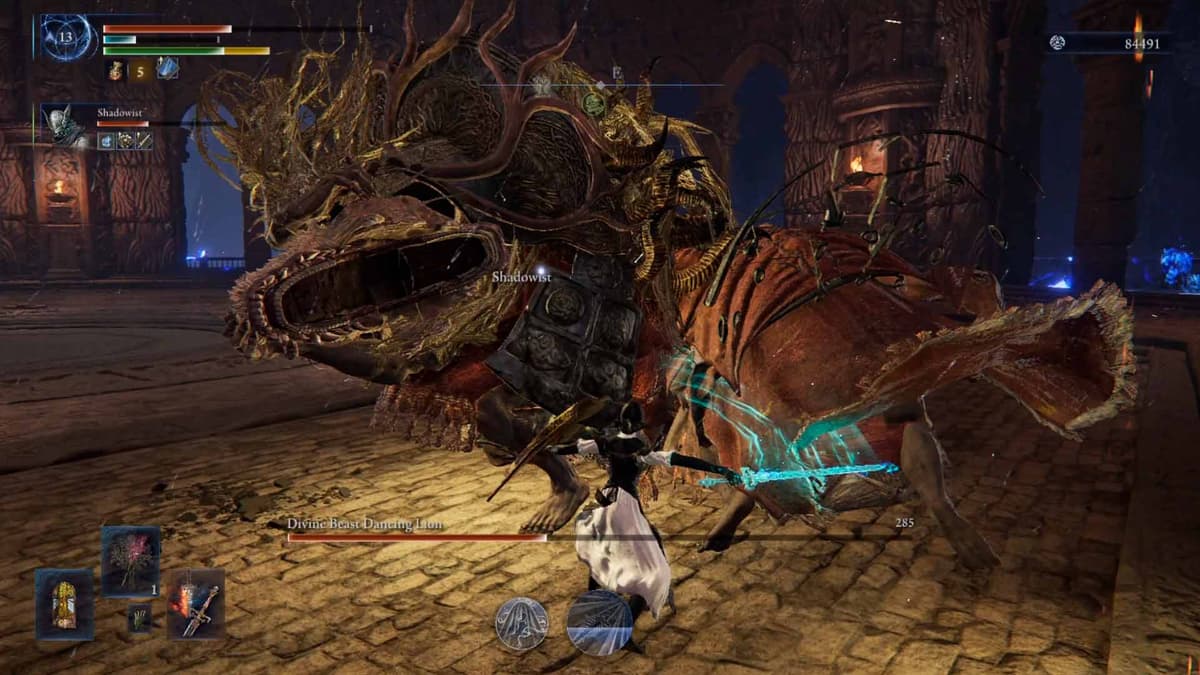Trigger the half-charged blue ultimate art medallion
Viewport: 1200px width, 675px height.
coord(599,622)
